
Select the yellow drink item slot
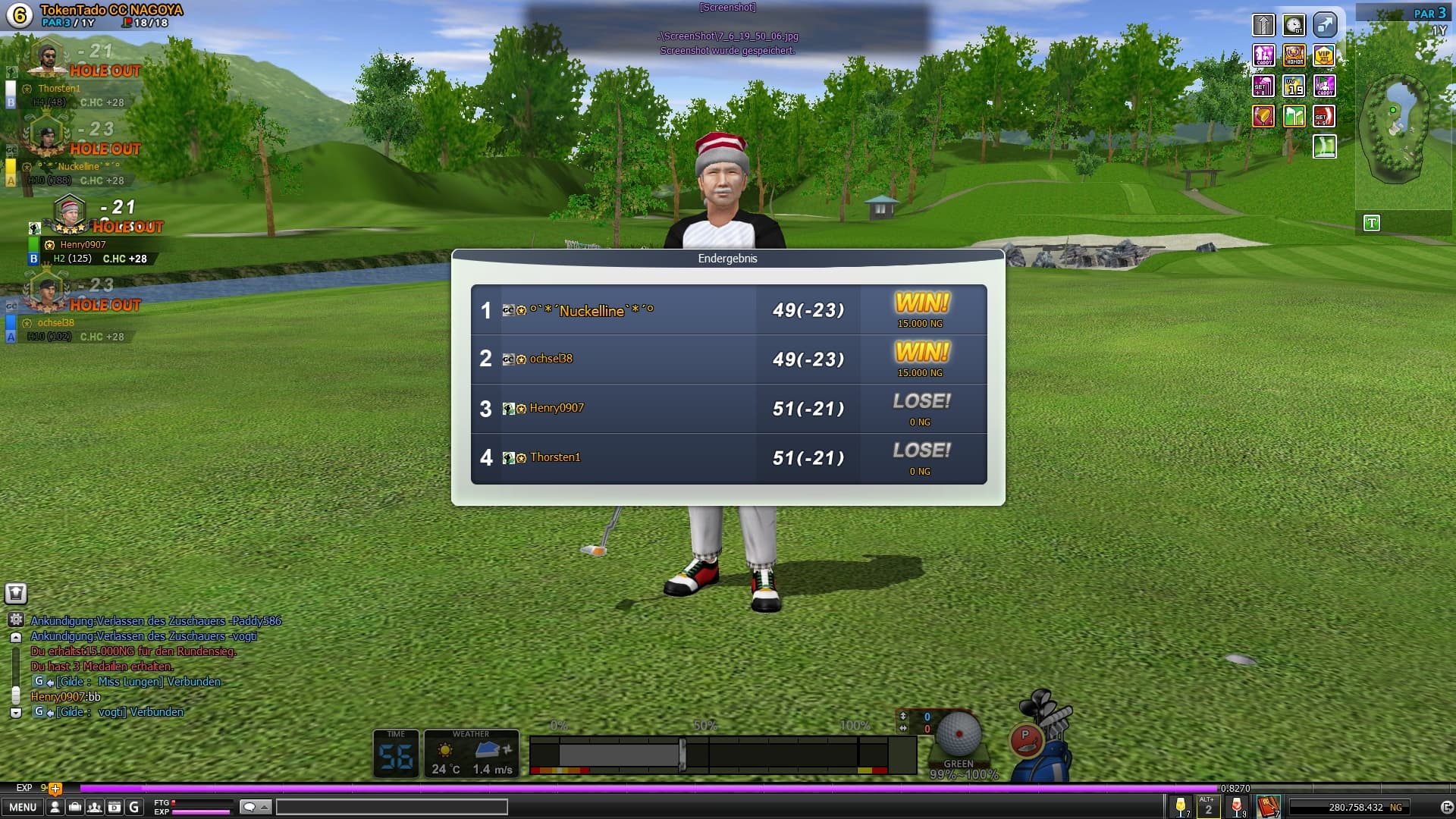click(x=1181, y=807)
